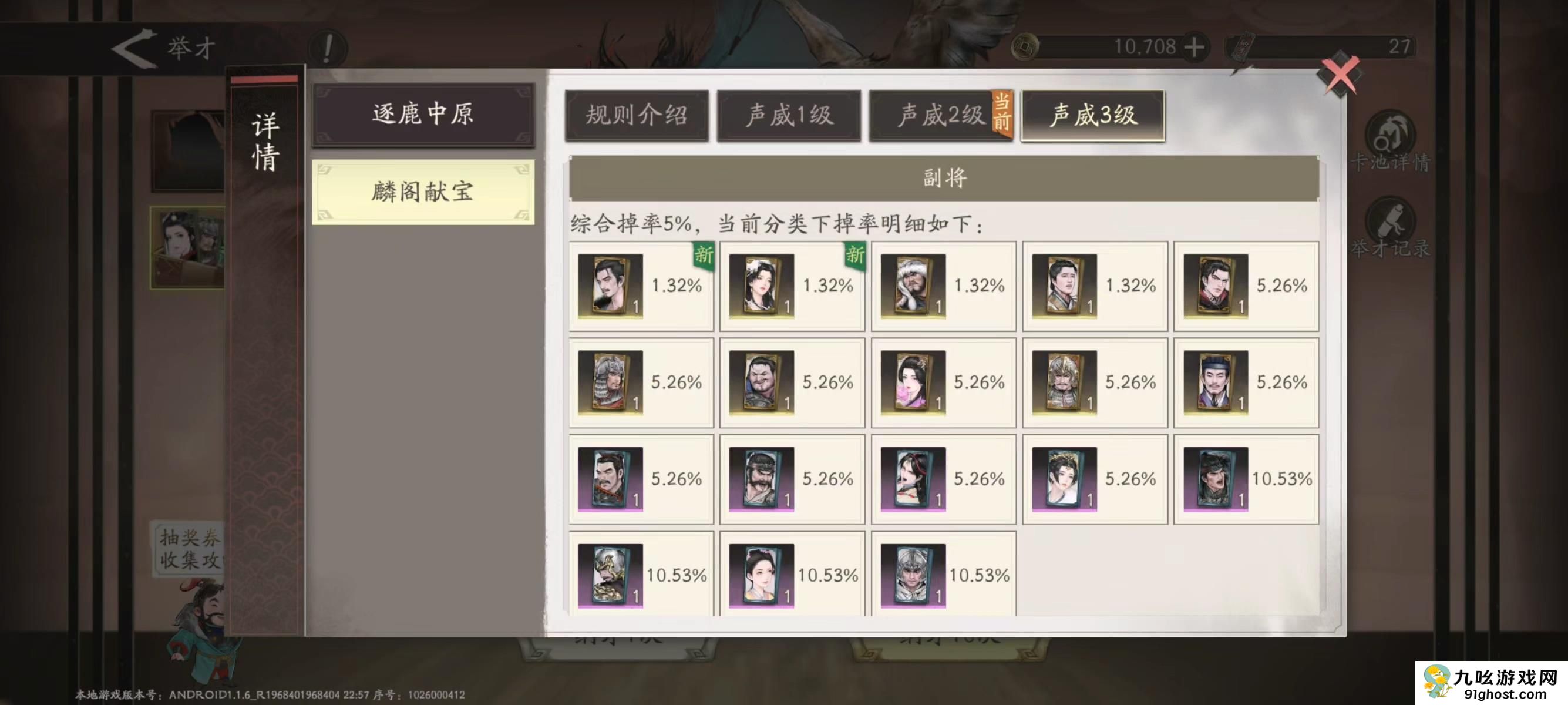Viewport: 1568px width, 705px height.
Task: Switch to the 声威1级 tab
Action: [x=789, y=115]
